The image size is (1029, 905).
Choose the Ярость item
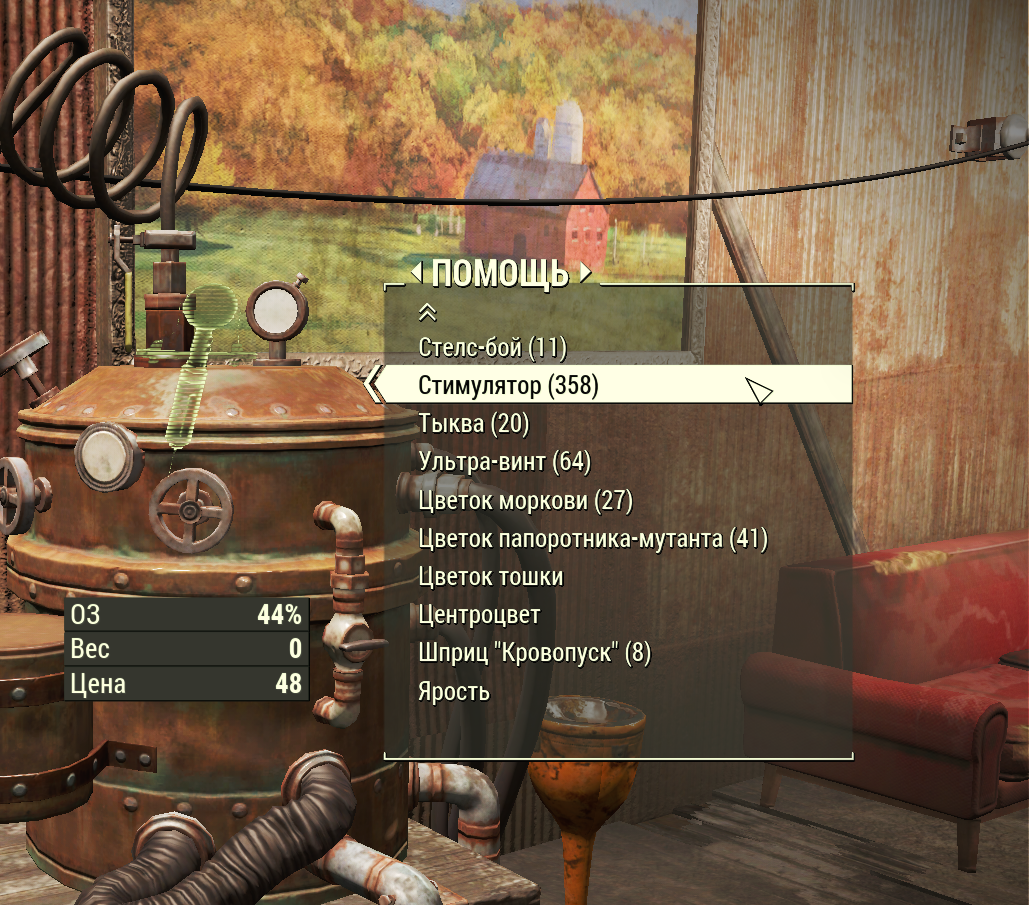point(454,692)
